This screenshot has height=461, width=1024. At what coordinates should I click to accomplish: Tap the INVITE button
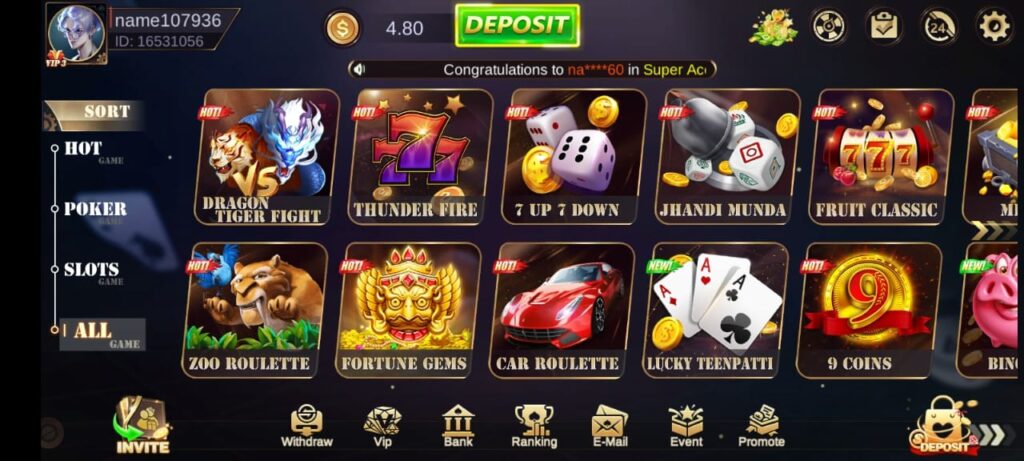pos(142,425)
